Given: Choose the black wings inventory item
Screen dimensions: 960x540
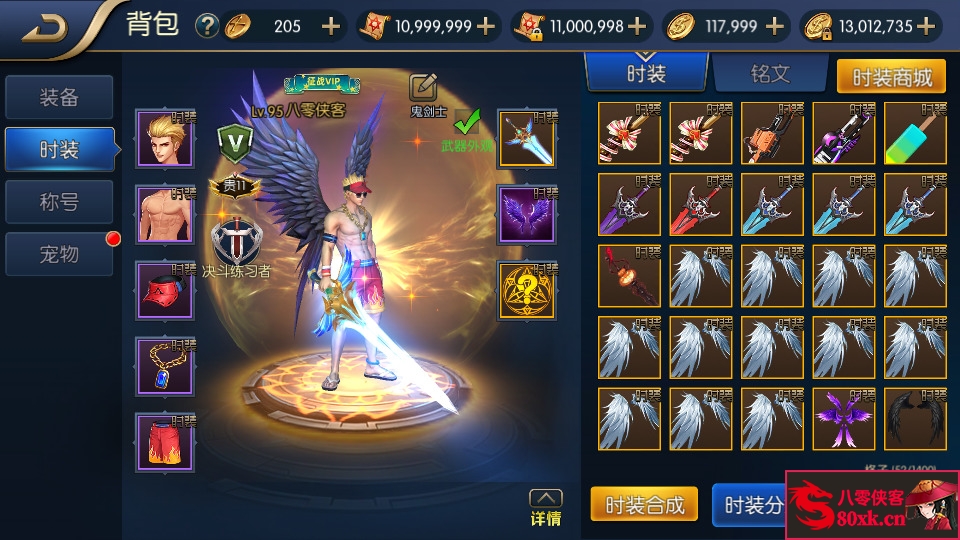Looking at the screenshot, I should 914,418.
